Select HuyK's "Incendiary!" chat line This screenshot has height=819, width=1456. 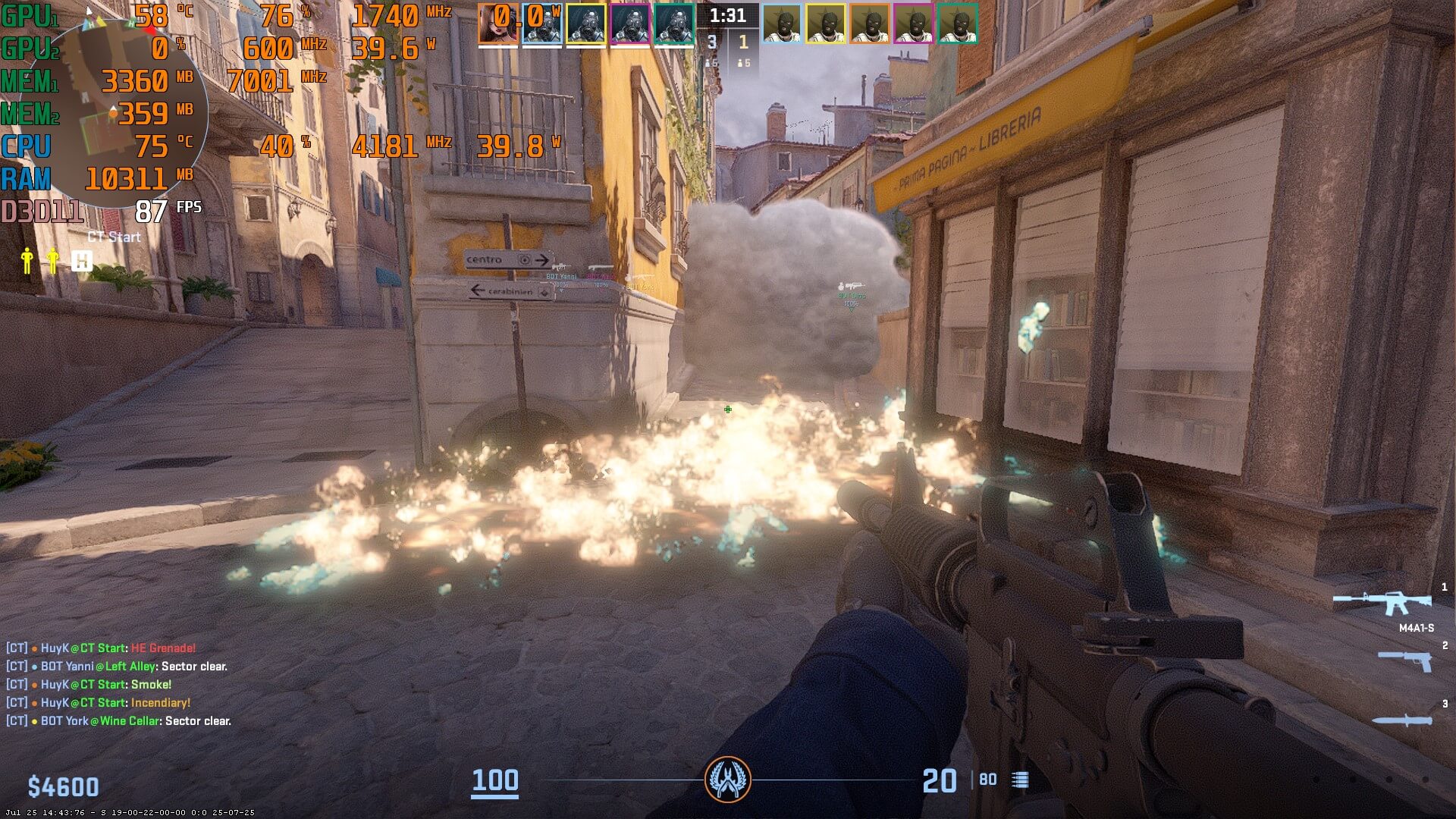99,703
